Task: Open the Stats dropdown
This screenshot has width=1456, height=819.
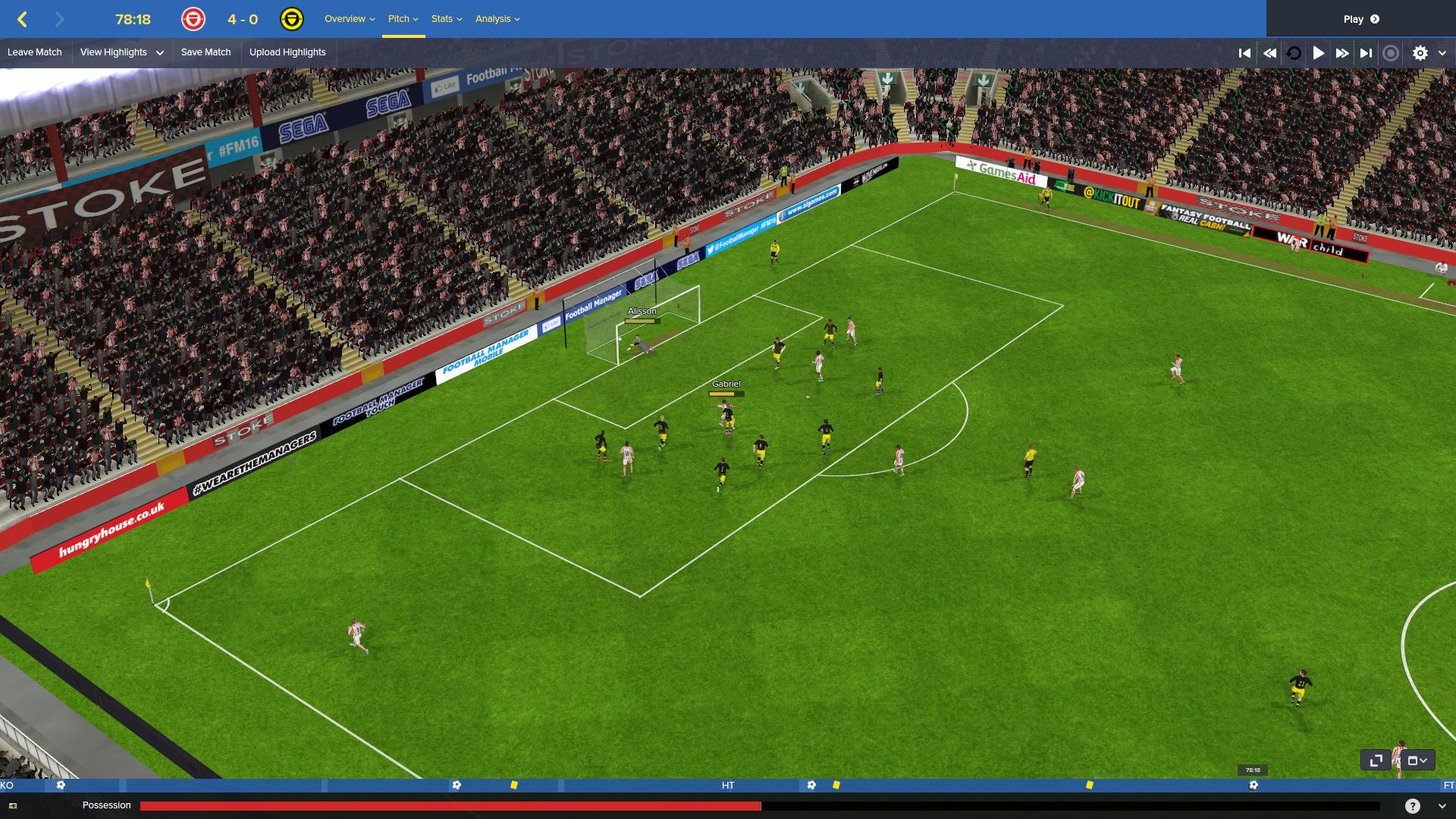Action: tap(446, 19)
